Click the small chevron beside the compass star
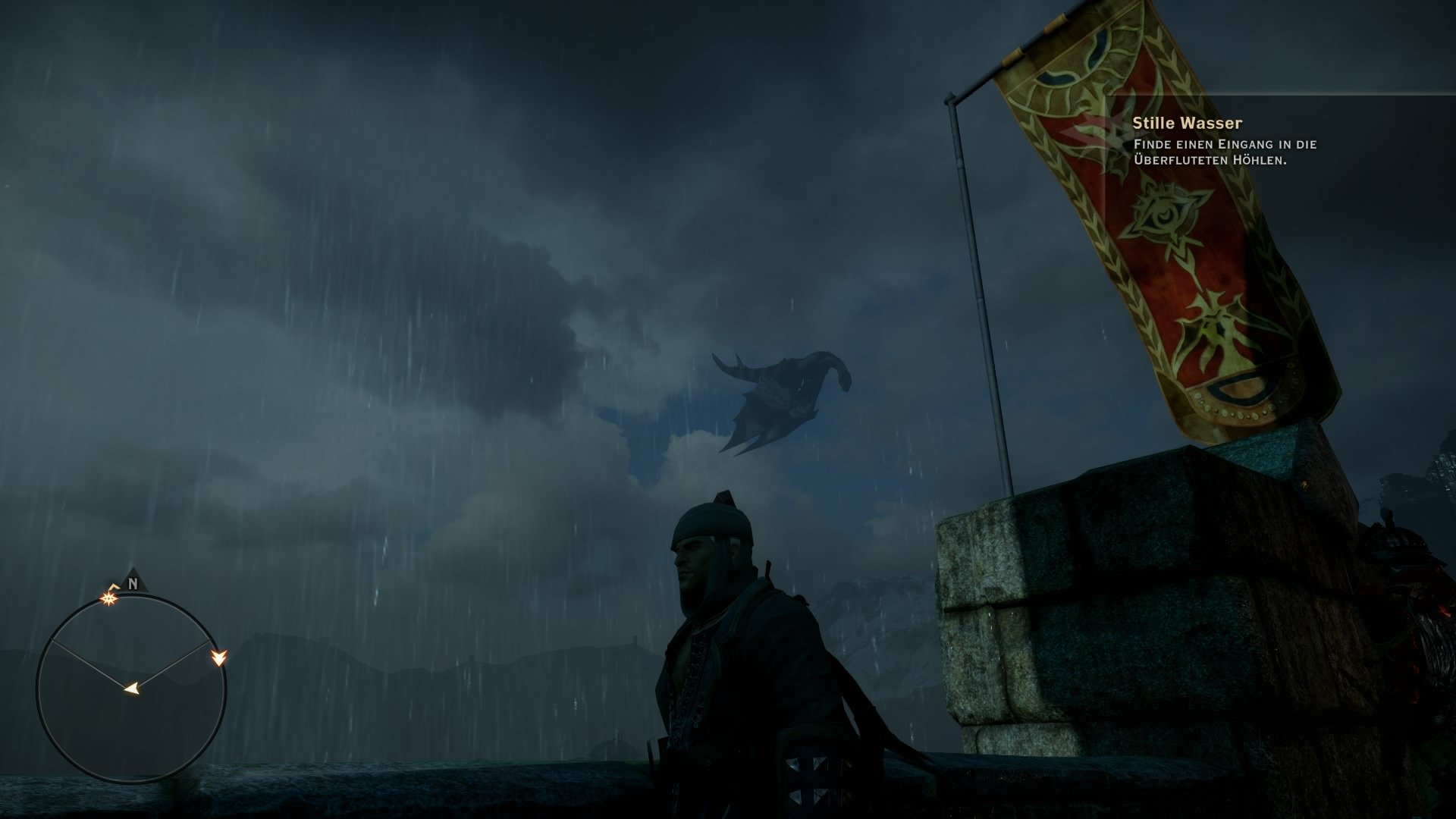The height and width of the screenshot is (819, 1456). point(113,585)
